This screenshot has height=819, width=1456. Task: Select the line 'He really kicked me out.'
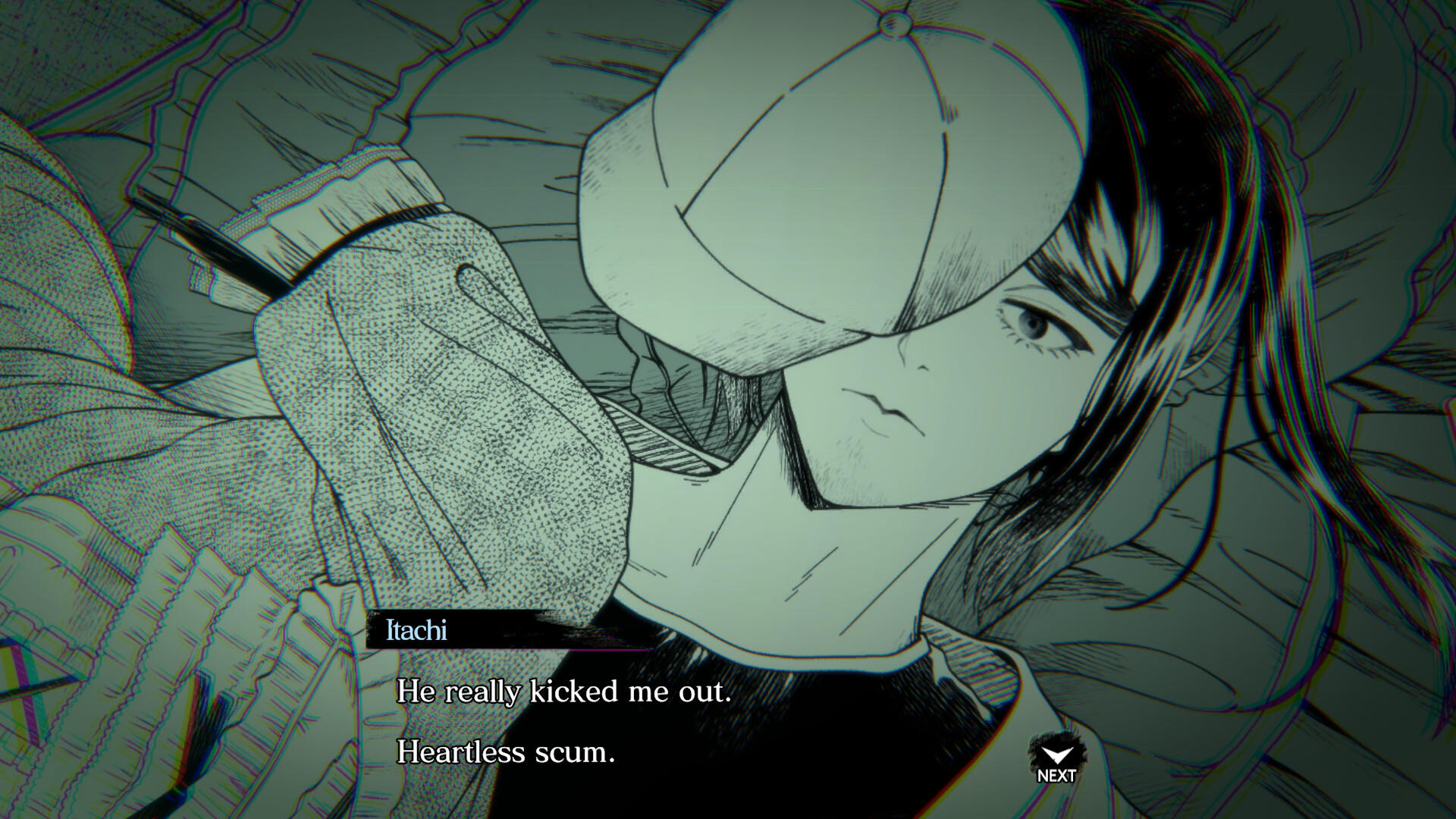(x=561, y=692)
